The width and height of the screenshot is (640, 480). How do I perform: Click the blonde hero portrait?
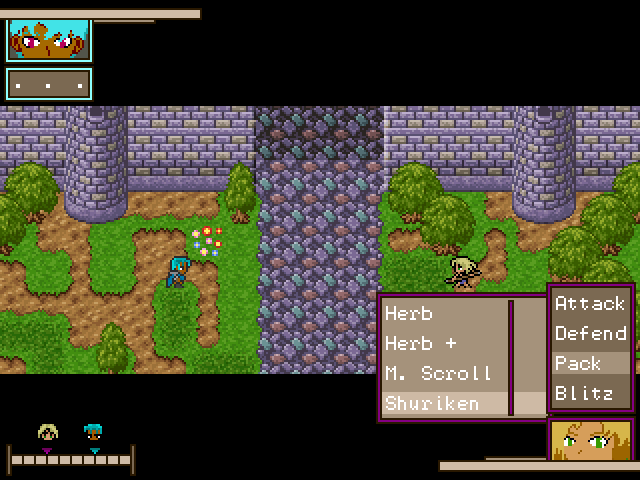[x=591, y=440]
